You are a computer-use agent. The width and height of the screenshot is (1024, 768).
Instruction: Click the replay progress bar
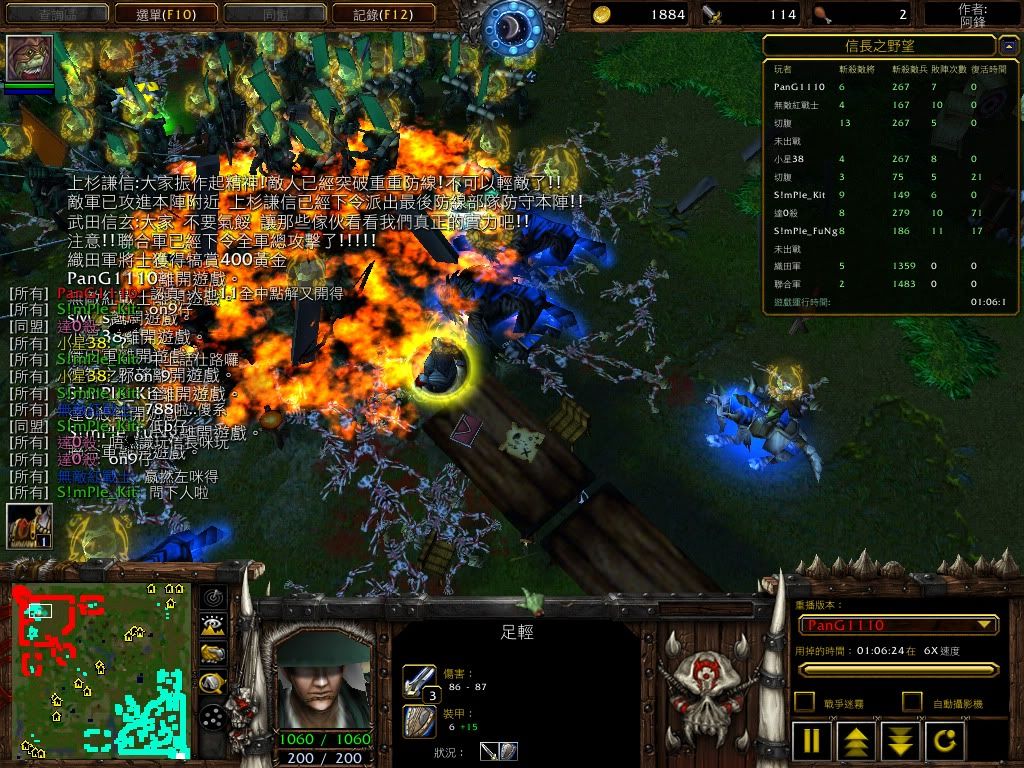(897, 670)
